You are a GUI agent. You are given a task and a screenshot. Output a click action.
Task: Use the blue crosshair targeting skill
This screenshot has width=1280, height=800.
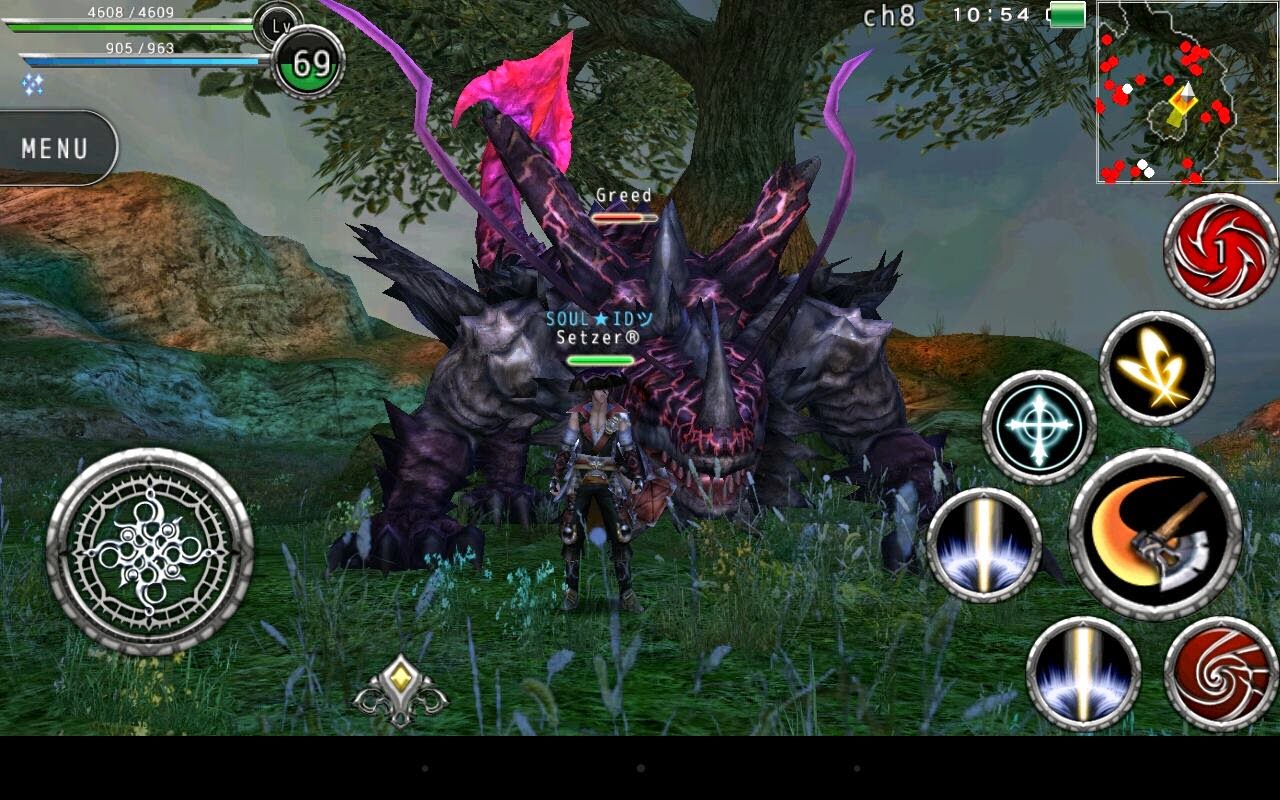1036,425
